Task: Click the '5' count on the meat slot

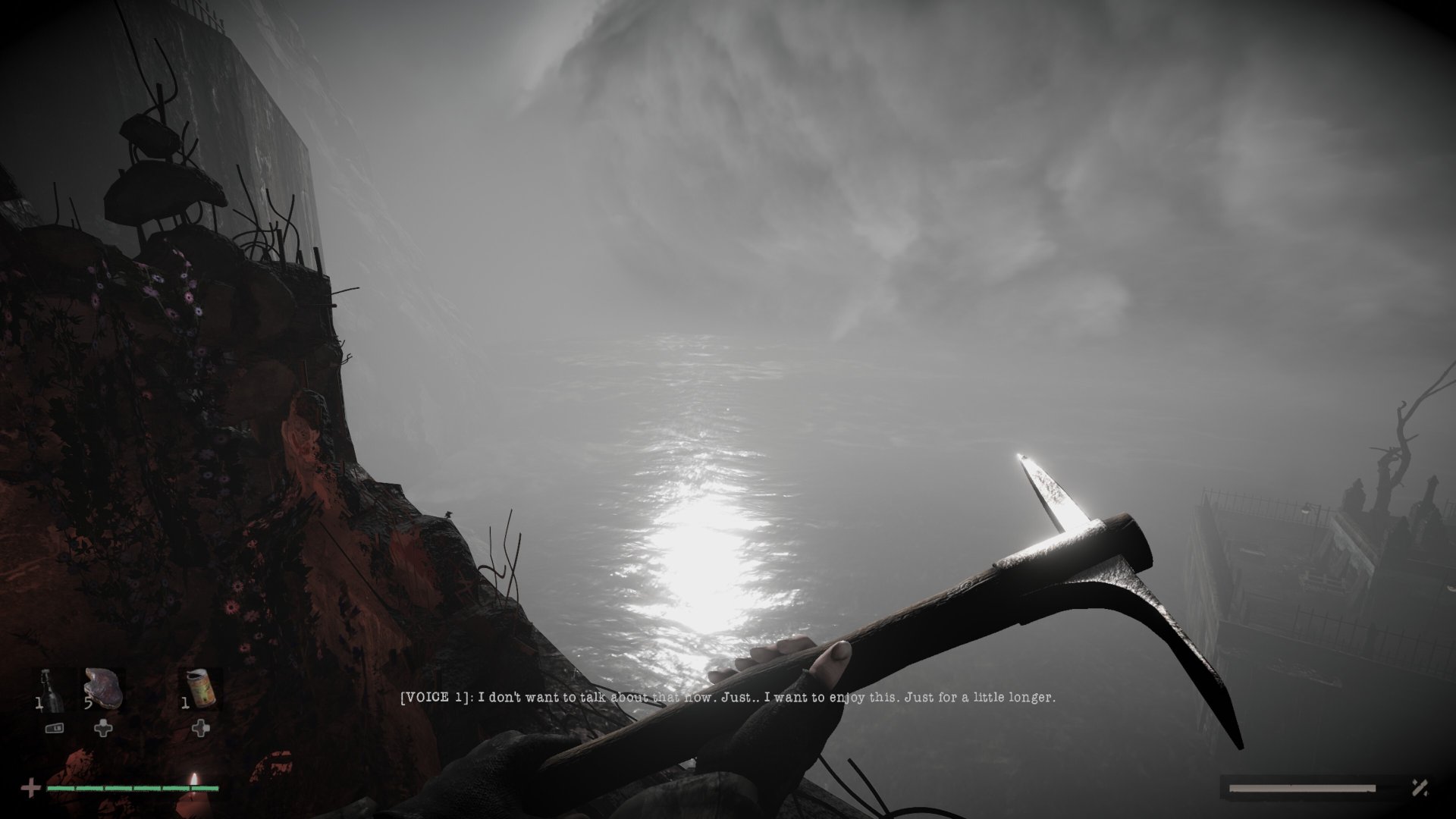Action: (x=88, y=702)
